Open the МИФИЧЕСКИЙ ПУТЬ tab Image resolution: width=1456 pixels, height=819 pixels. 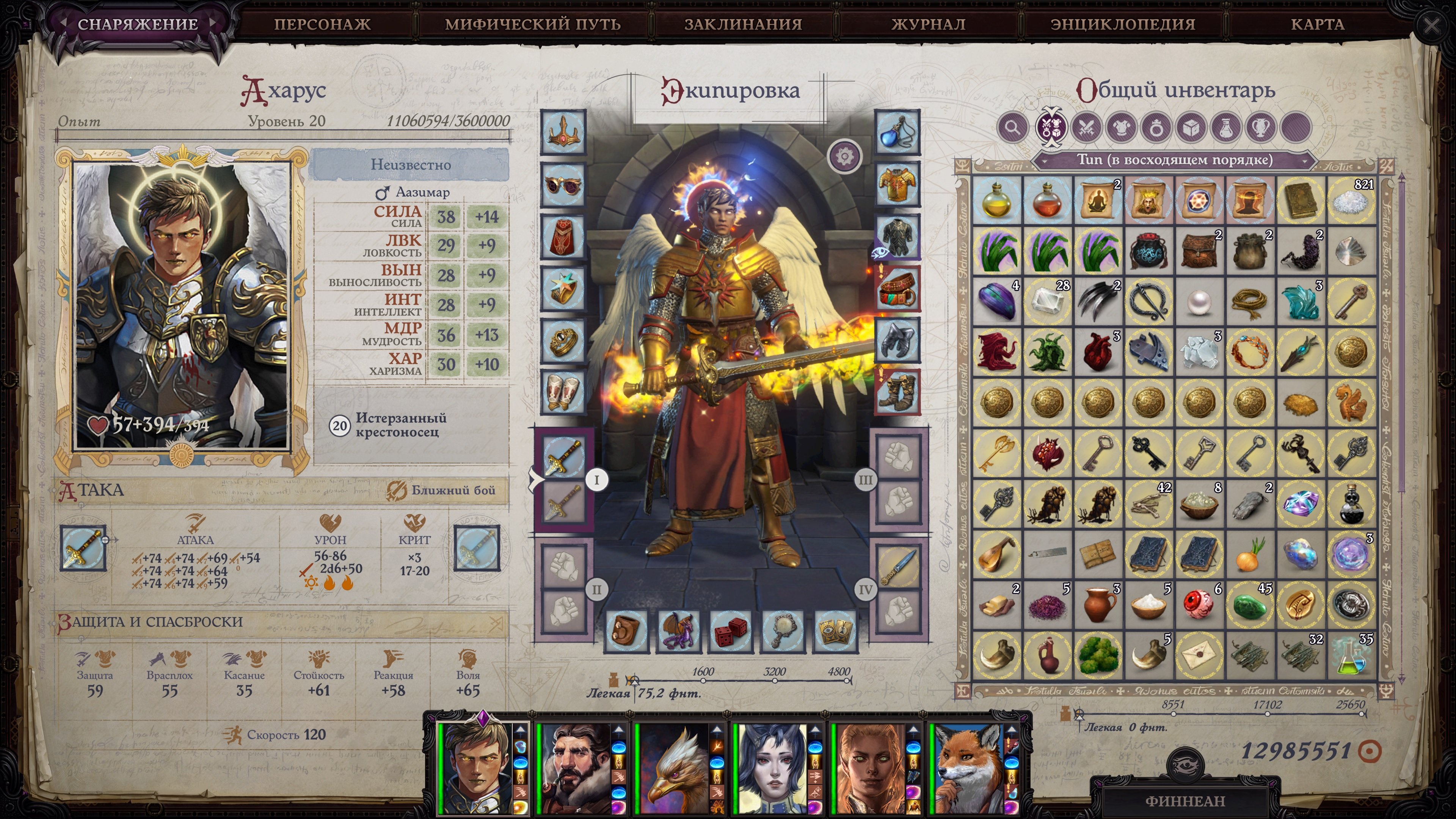click(x=532, y=24)
